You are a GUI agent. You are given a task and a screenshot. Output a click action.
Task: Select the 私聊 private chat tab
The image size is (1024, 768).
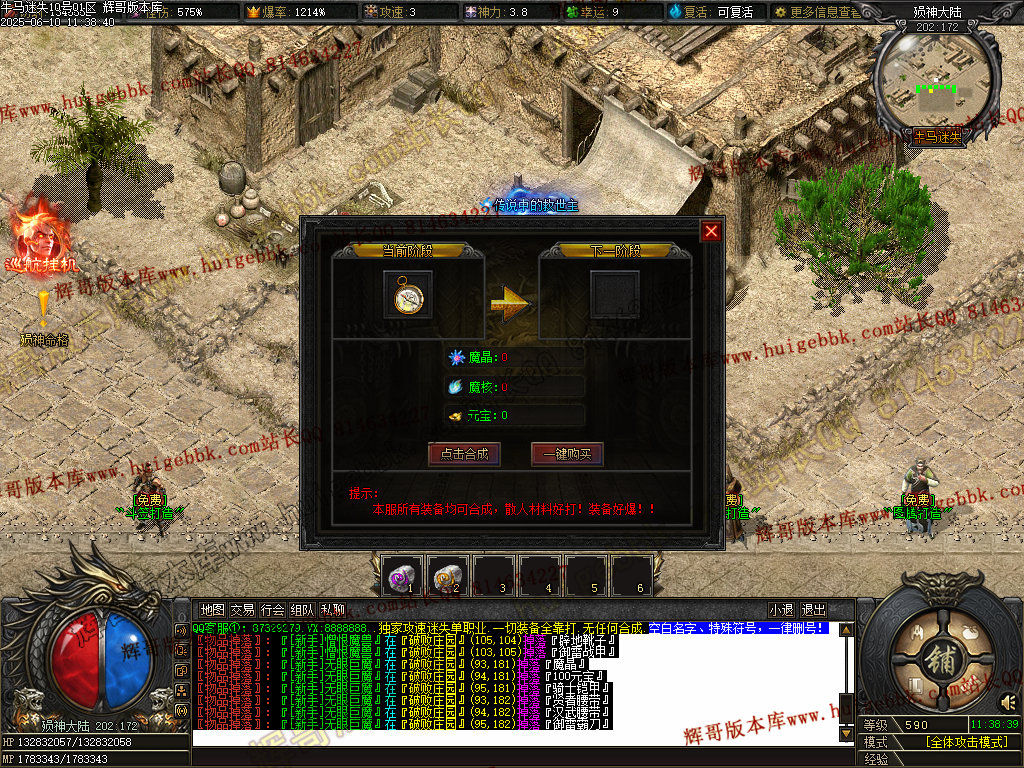tap(333, 609)
